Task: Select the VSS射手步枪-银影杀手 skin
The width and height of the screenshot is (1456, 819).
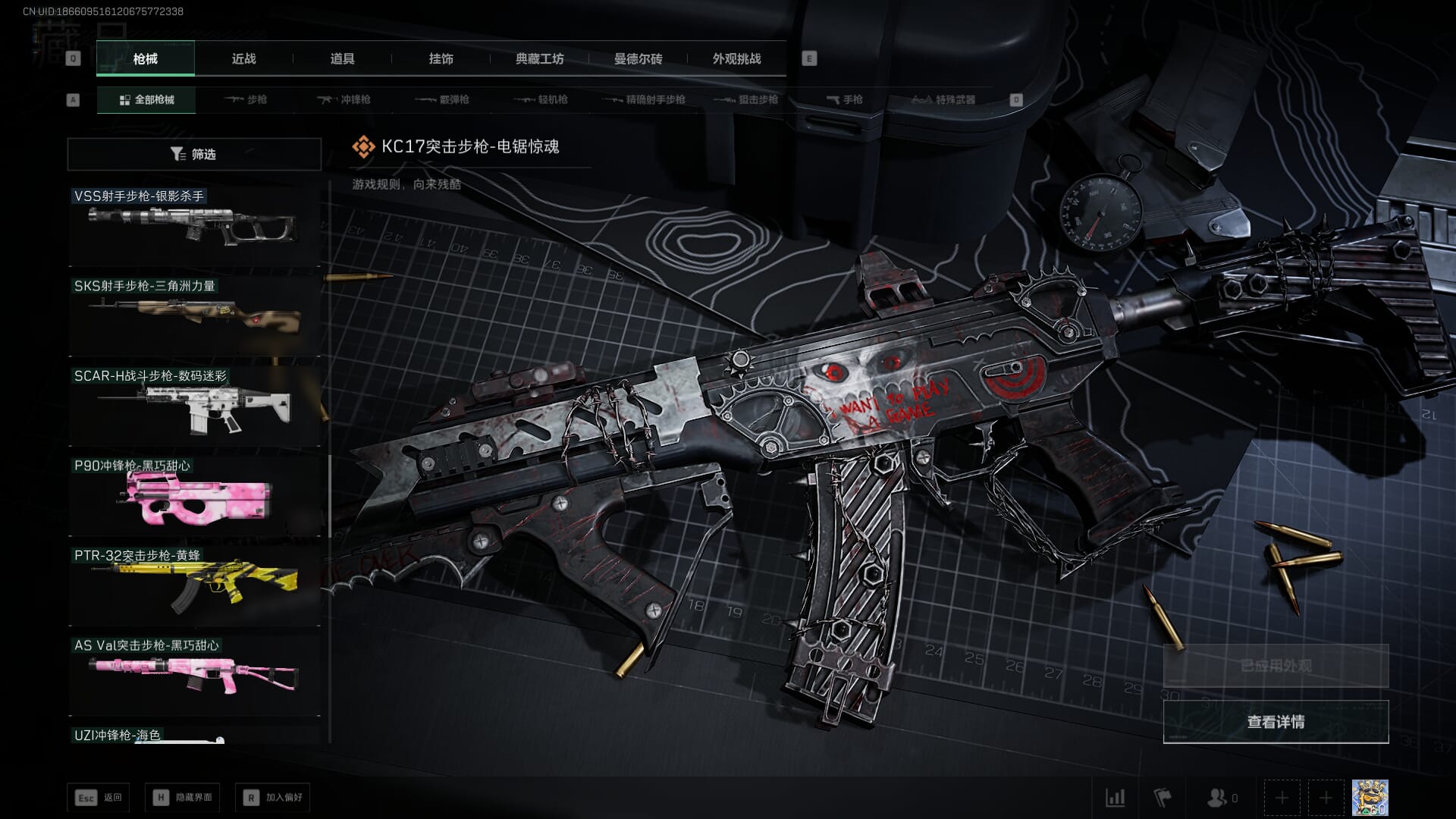Action: [194, 226]
